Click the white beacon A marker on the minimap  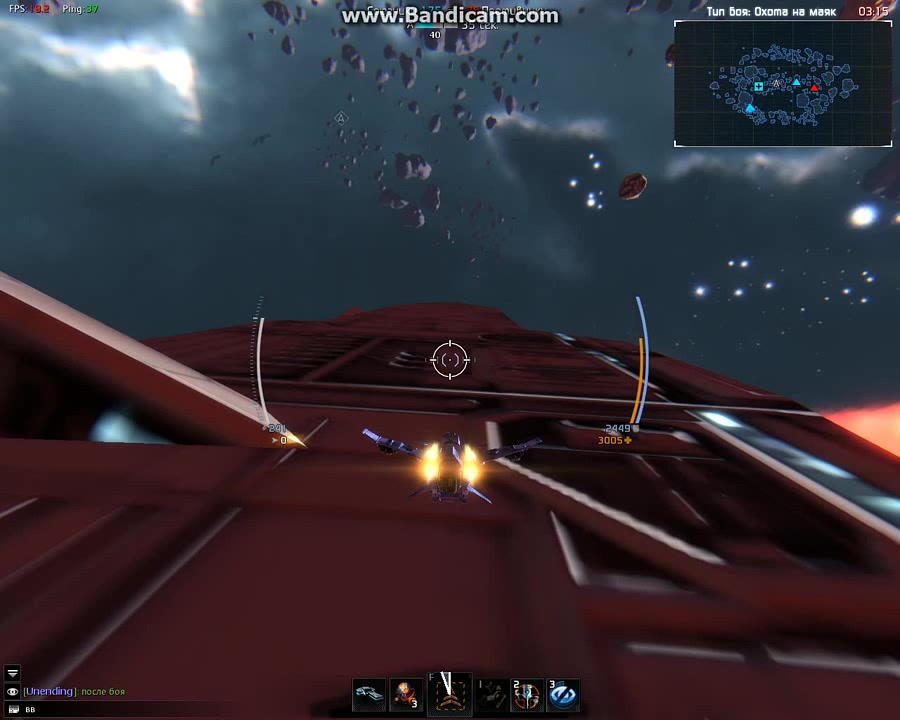(x=775, y=84)
